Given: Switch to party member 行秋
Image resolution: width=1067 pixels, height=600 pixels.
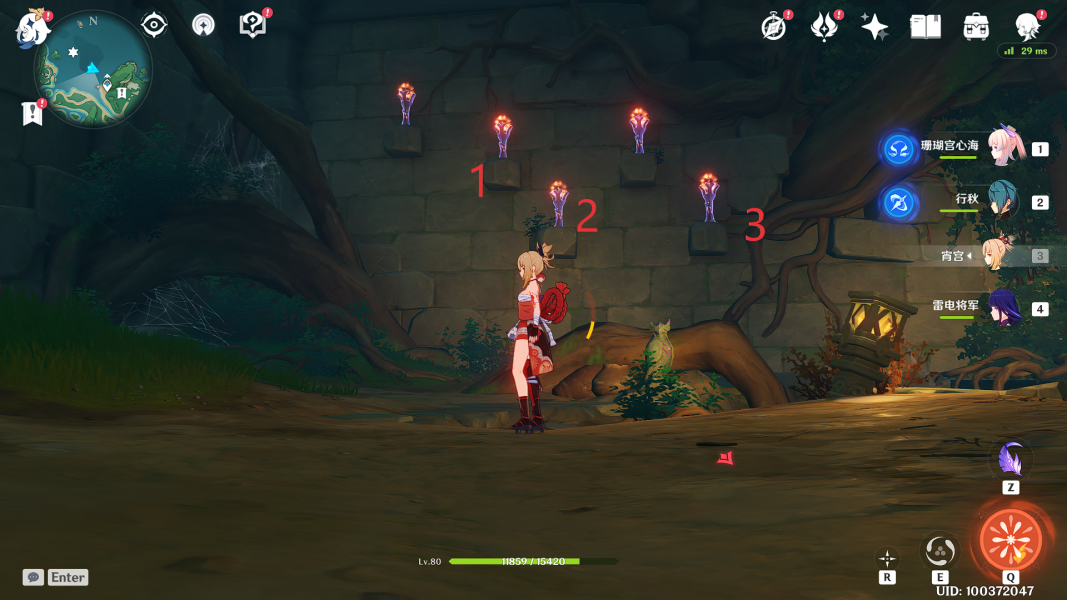Looking at the screenshot, I should 1003,201.
